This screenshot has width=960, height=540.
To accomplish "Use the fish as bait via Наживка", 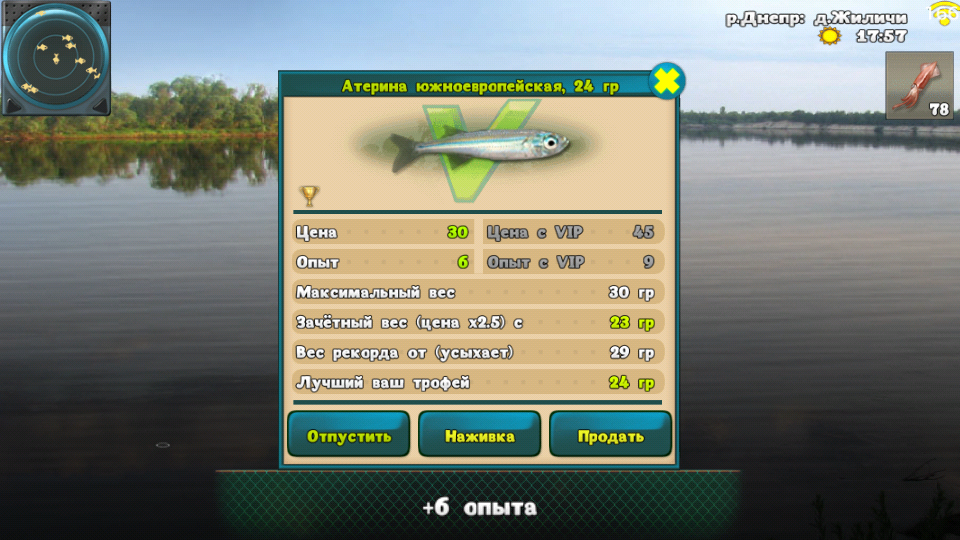I will coord(479,436).
